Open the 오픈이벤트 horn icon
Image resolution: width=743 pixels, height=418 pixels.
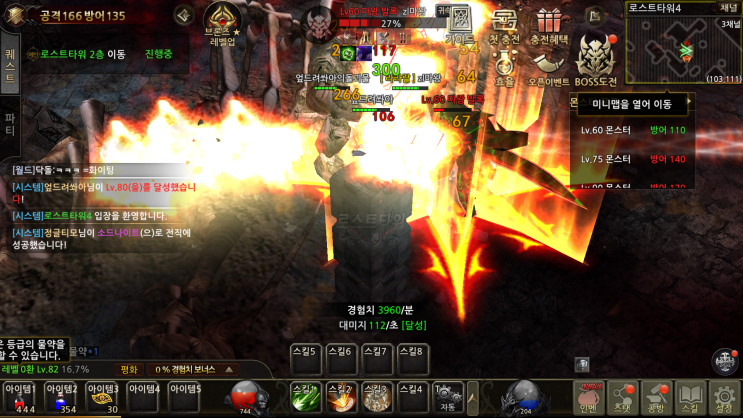click(x=548, y=68)
